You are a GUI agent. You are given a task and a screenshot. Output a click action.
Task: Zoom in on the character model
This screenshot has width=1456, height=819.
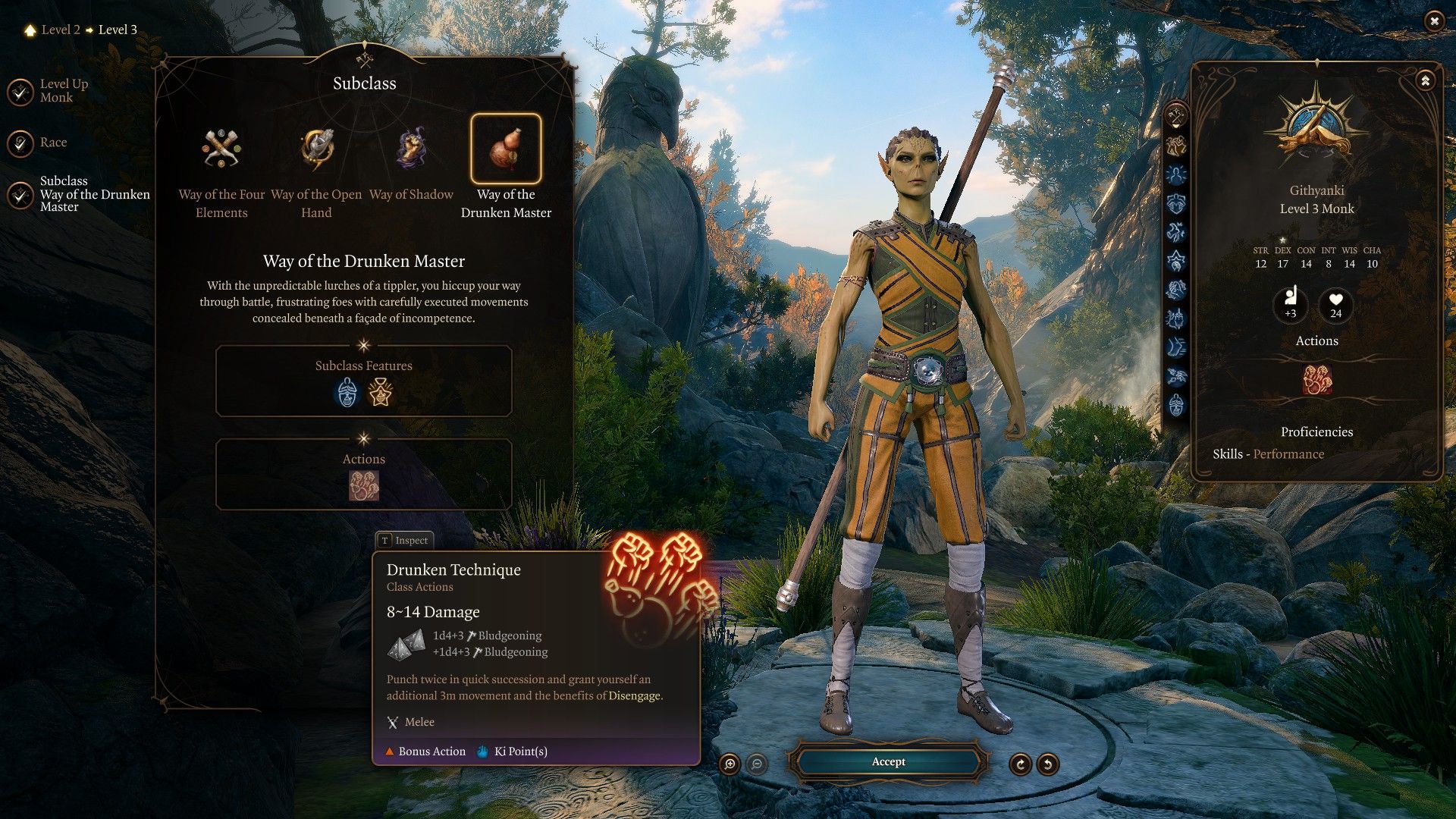pos(730,764)
